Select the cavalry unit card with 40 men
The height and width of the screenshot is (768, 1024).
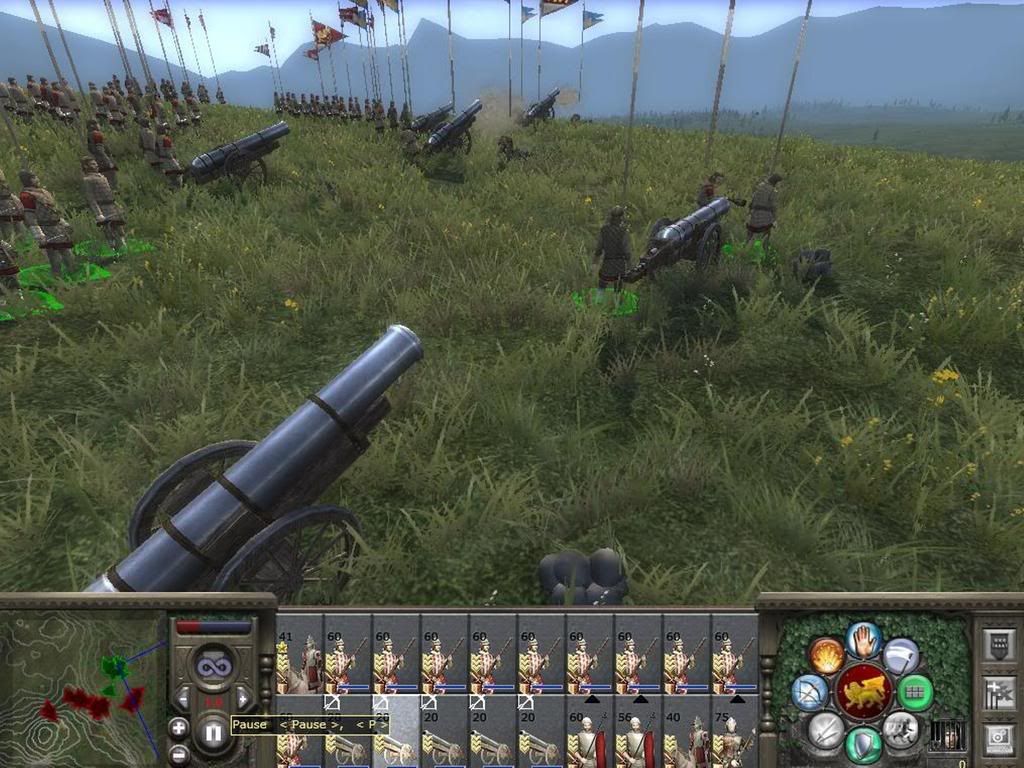[x=684, y=742]
